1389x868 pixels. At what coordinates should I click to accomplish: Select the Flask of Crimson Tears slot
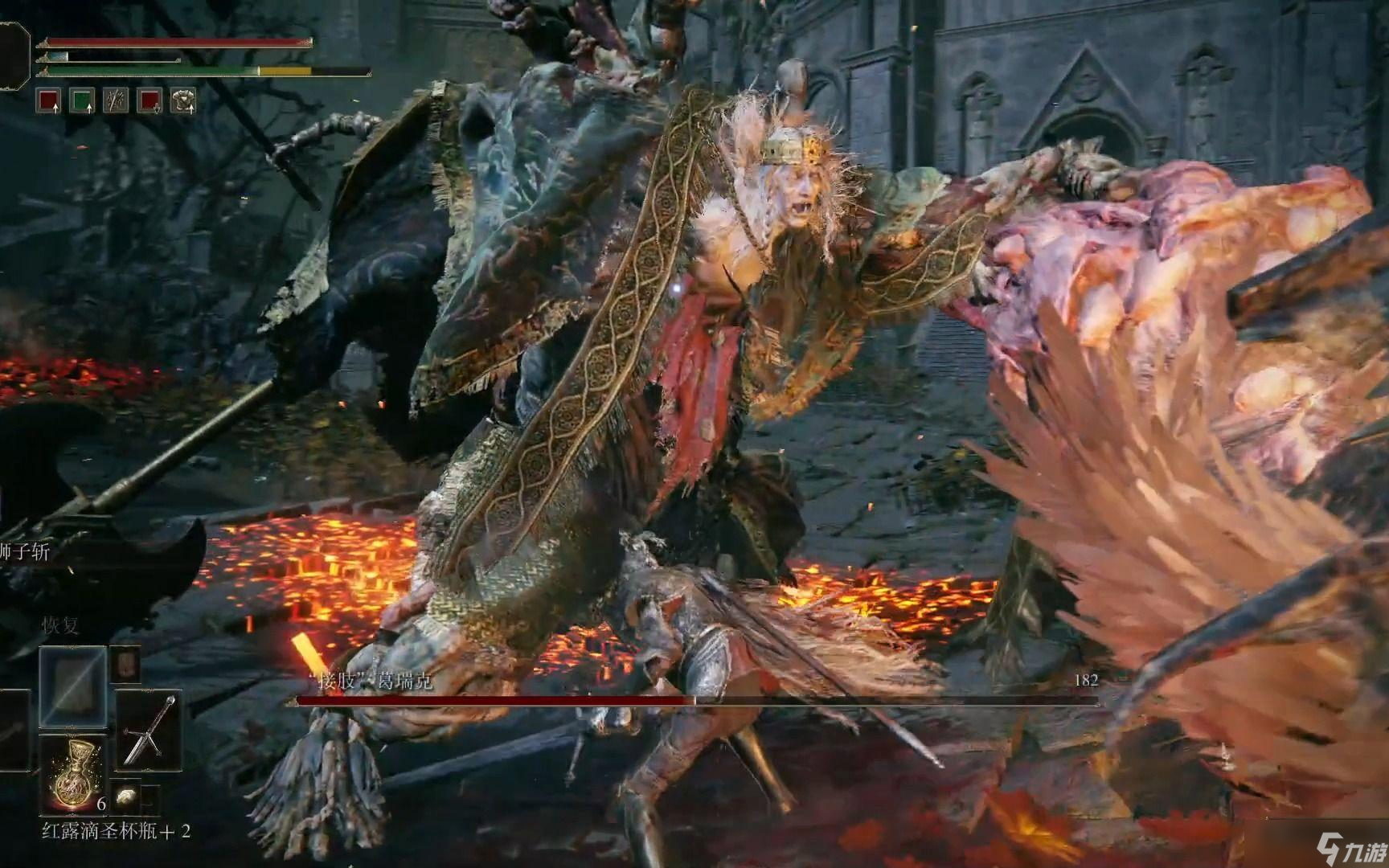coord(72,773)
